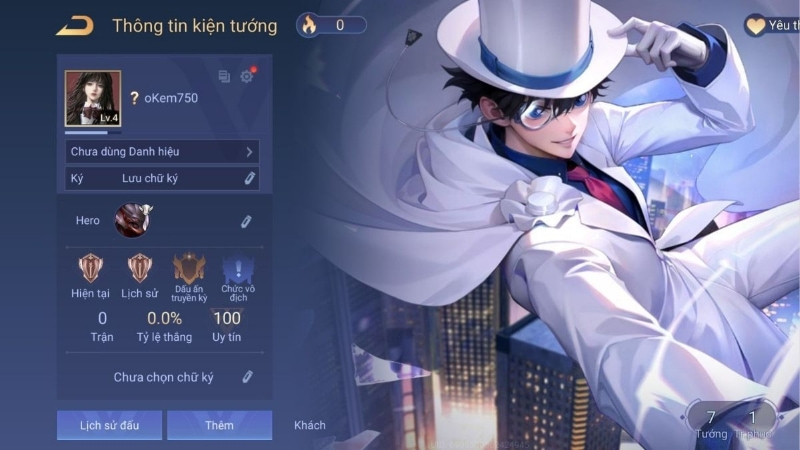This screenshot has width=800, height=450.
Task: Show the Hiện tại rank badge
Action: coord(91,268)
